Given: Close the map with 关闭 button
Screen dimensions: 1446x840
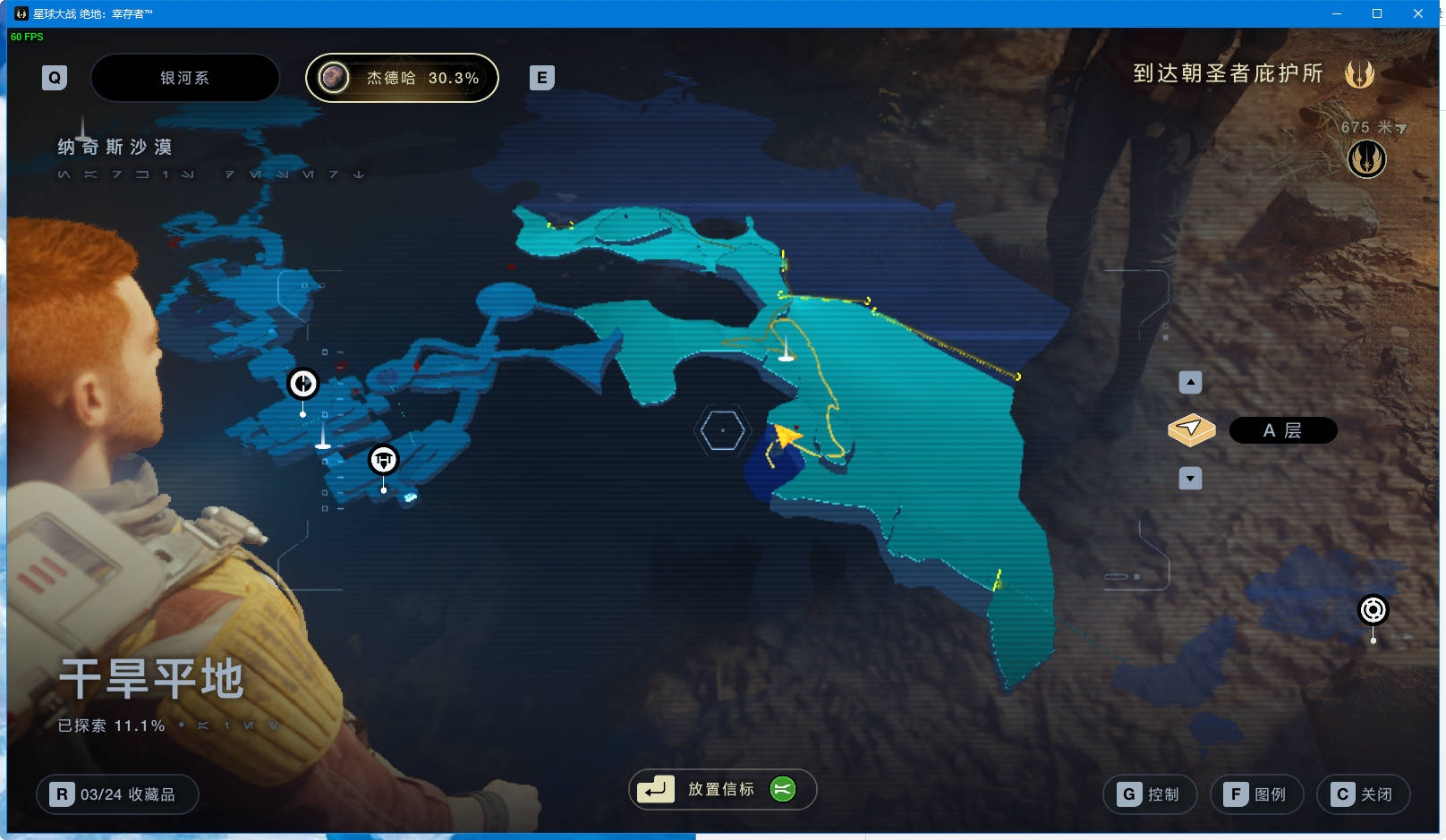Looking at the screenshot, I should [1363, 794].
